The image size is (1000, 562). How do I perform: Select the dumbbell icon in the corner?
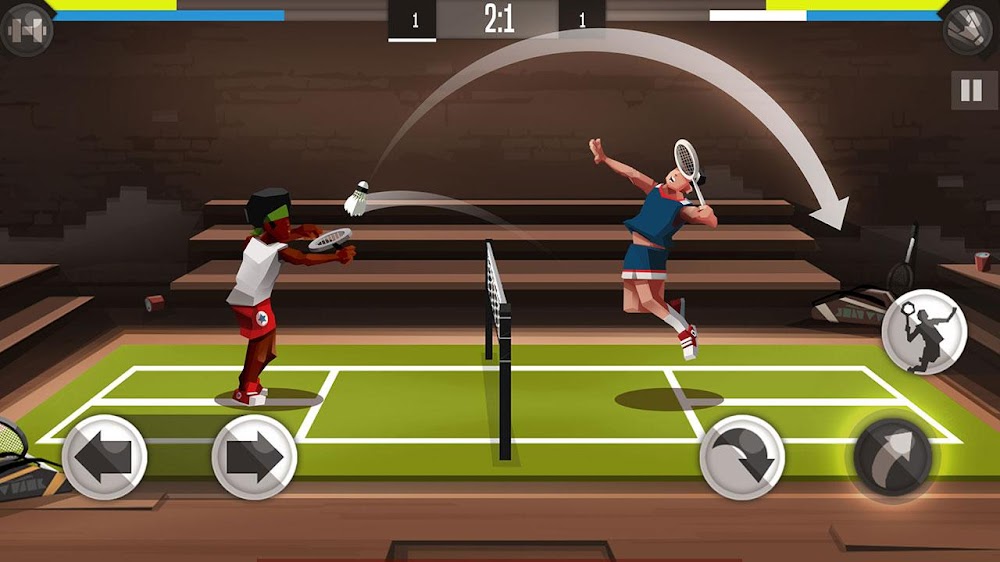point(25,29)
